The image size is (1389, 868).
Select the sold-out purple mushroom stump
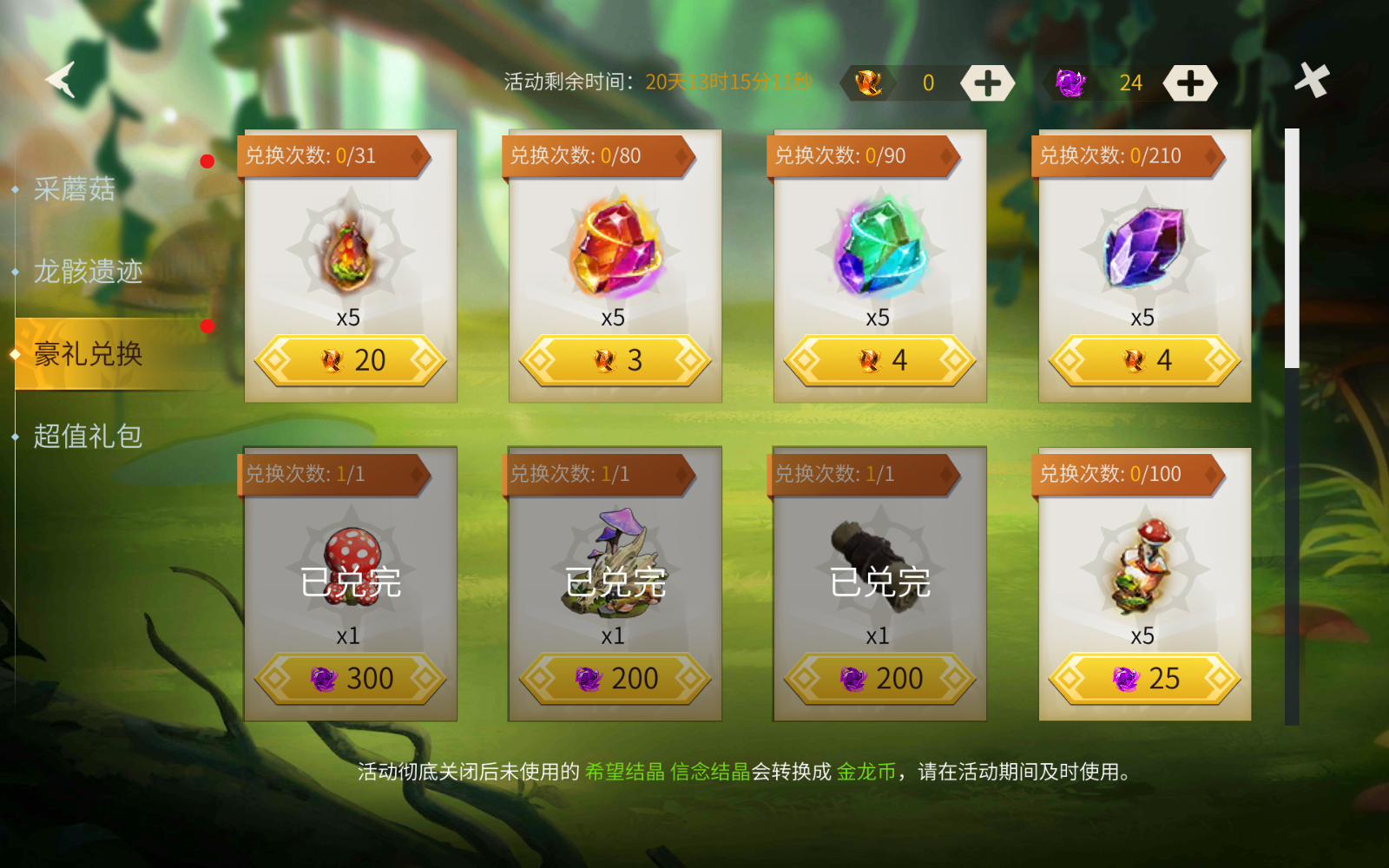click(616, 564)
